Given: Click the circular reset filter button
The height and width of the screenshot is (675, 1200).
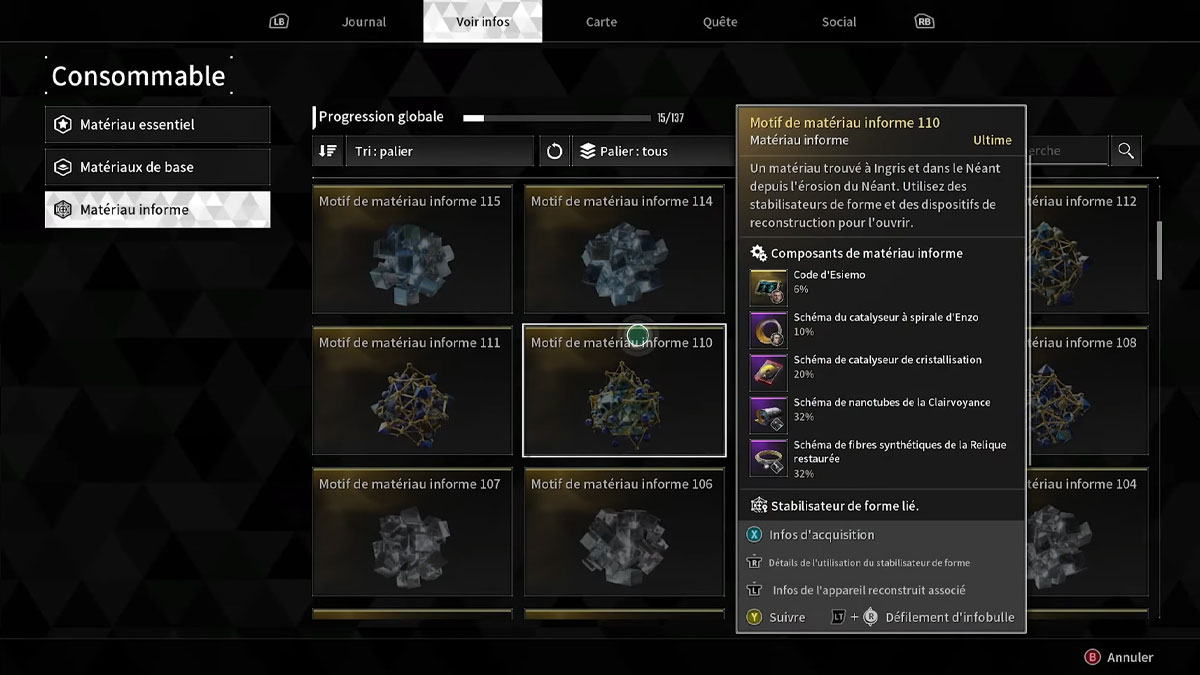Looking at the screenshot, I should click(x=555, y=151).
